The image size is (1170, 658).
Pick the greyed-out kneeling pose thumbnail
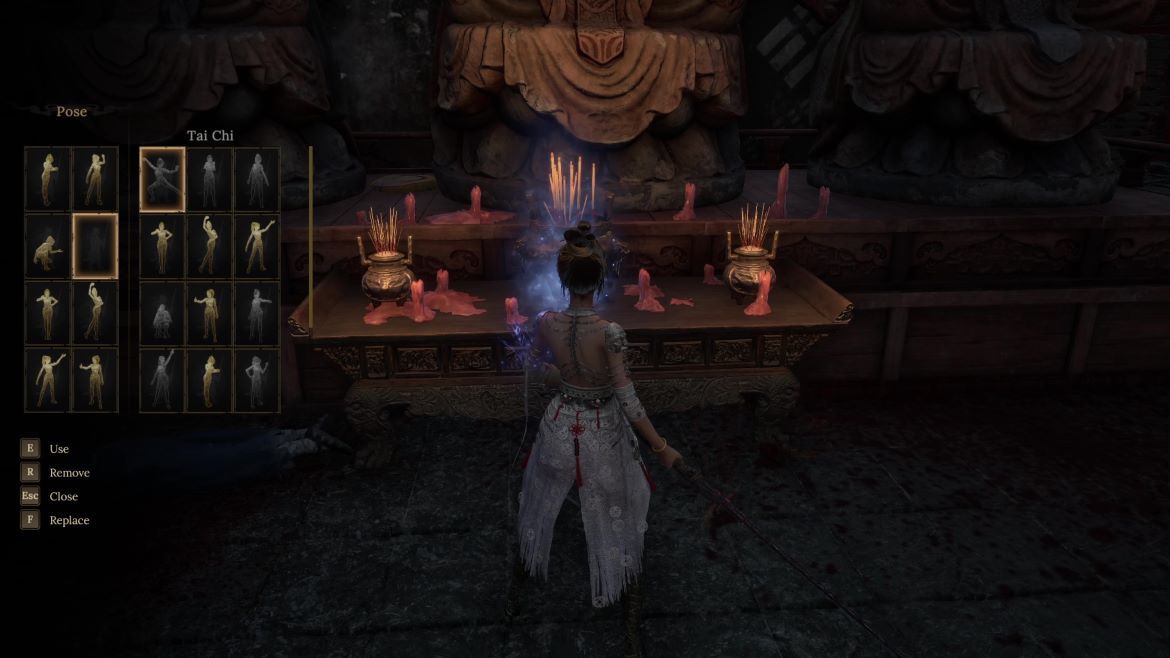point(162,313)
